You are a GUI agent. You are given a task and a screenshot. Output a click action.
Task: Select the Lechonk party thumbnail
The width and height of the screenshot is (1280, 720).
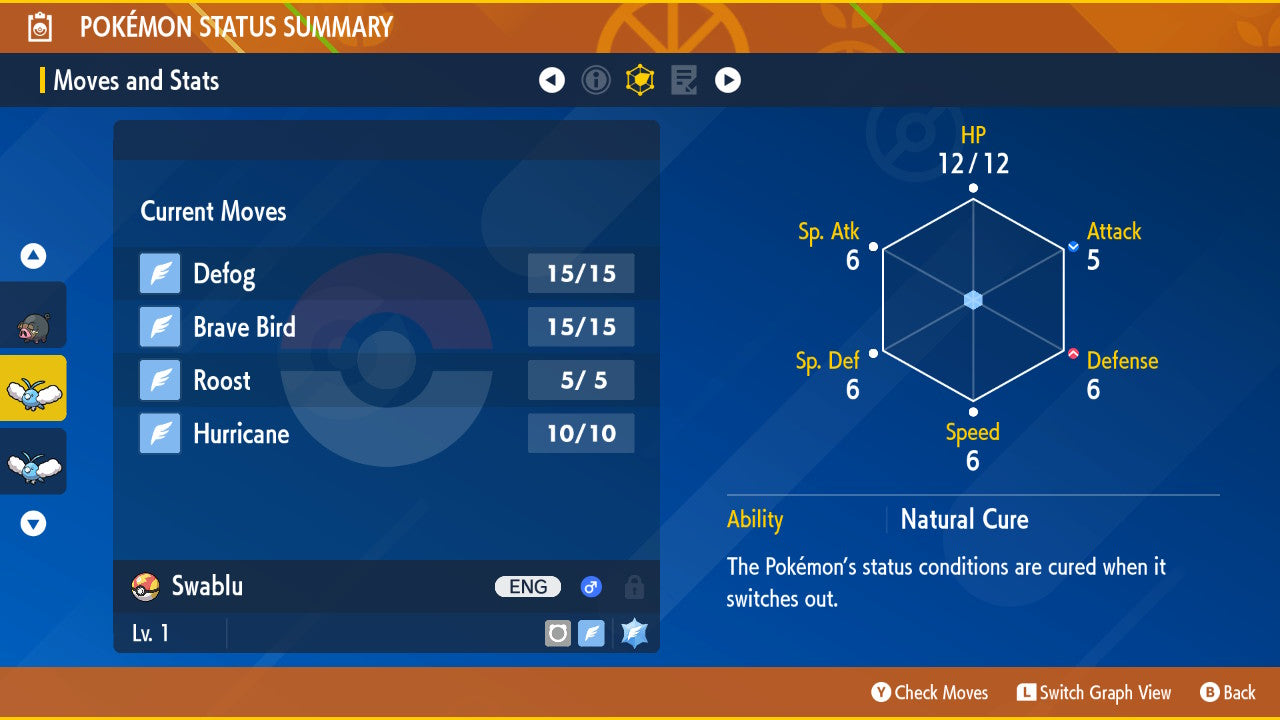(33, 315)
